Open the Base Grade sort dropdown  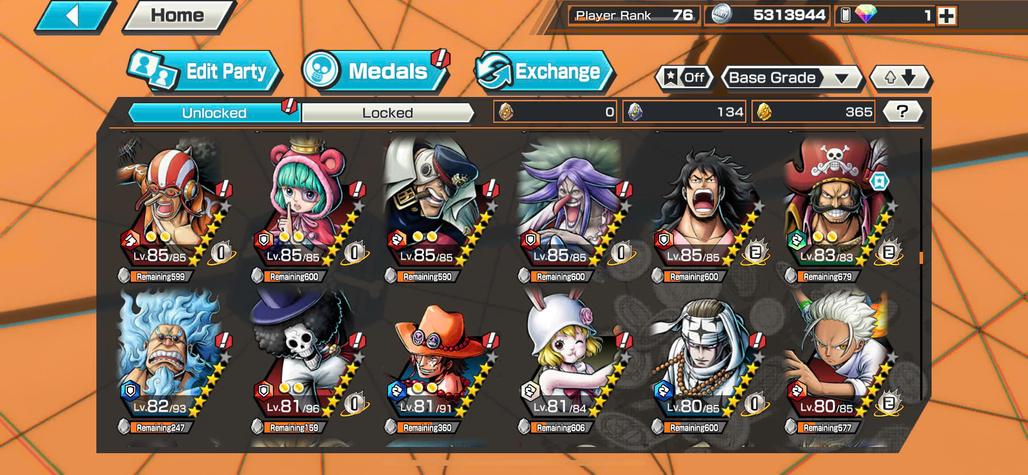pyautogui.click(x=793, y=78)
